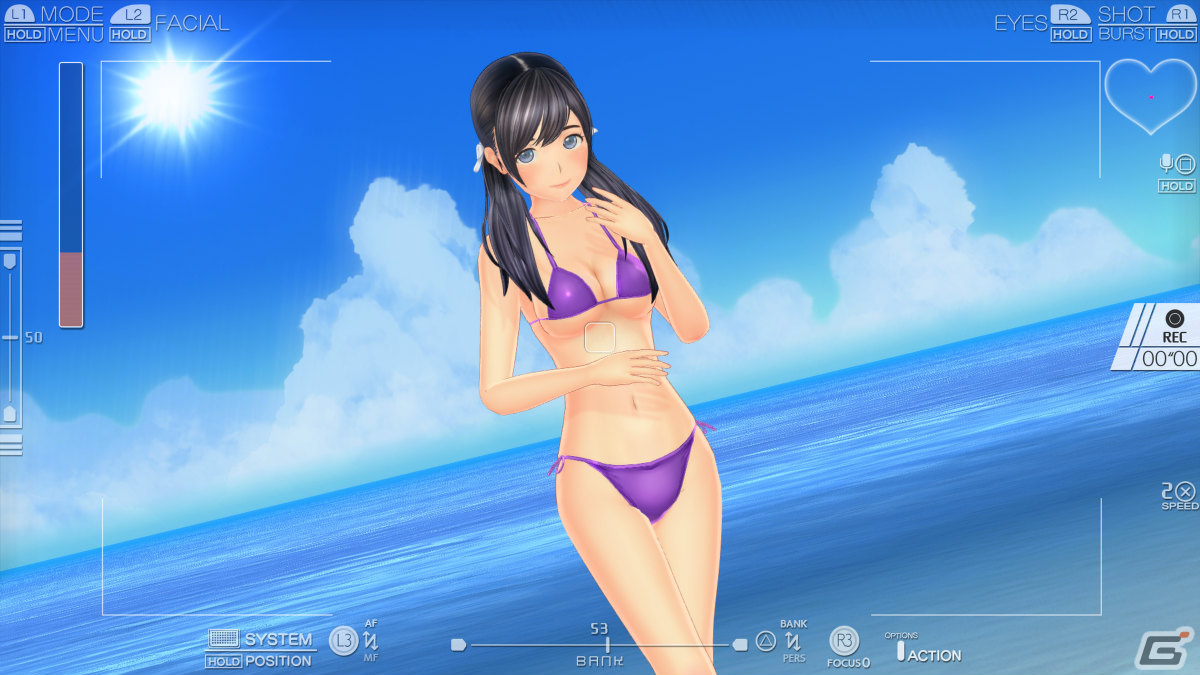
Task: Toggle the microphone icon
Action: point(1166,163)
